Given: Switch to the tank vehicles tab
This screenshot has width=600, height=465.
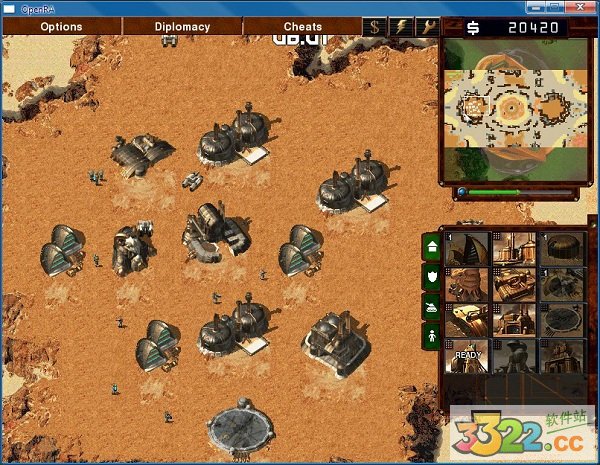Looking at the screenshot, I should tap(431, 305).
